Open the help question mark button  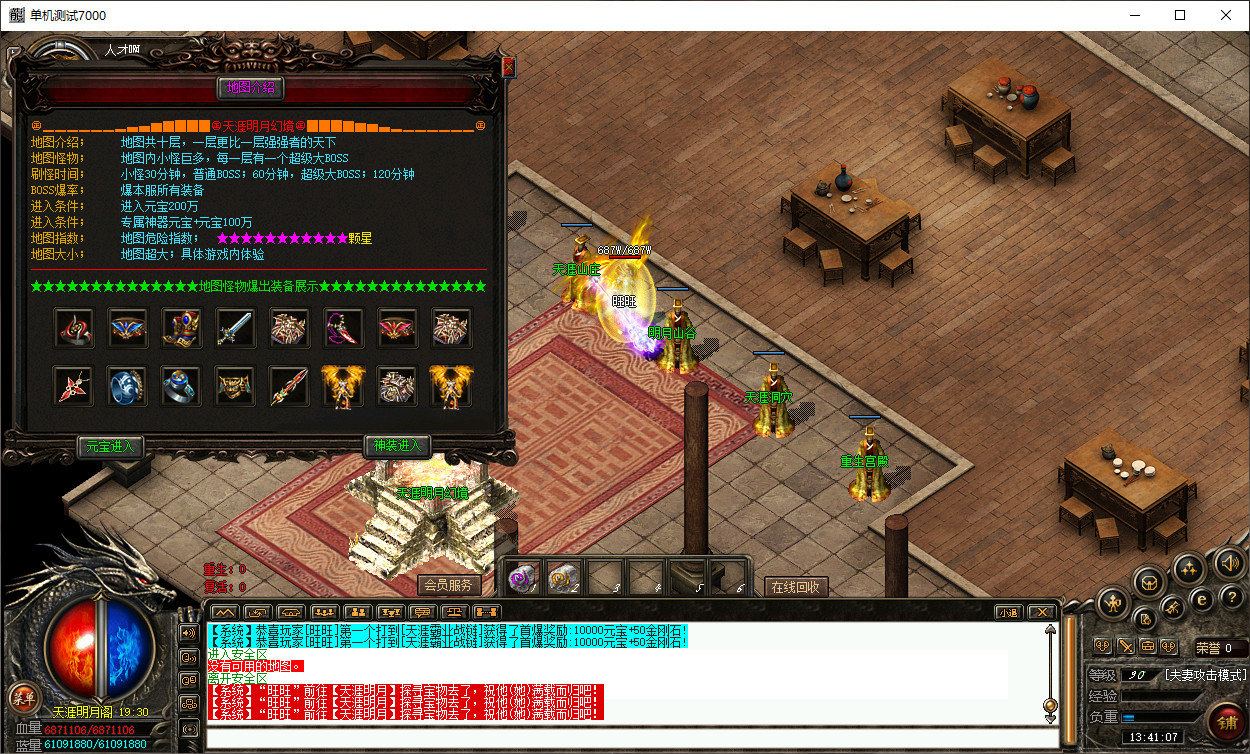tap(1229, 598)
